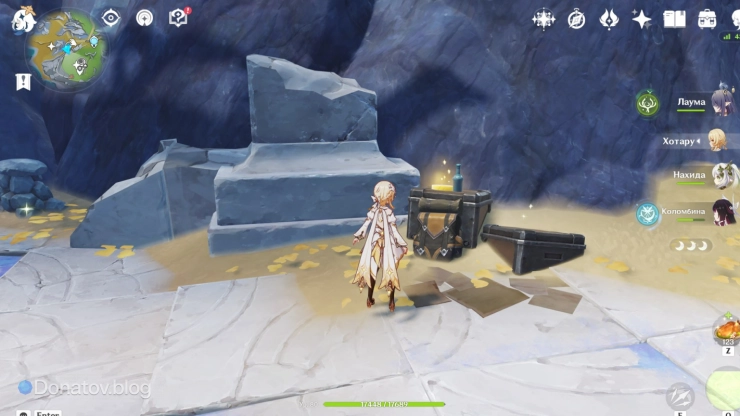The image size is (740, 416).
Task: Use the roast chicken food item
Action: click(727, 330)
